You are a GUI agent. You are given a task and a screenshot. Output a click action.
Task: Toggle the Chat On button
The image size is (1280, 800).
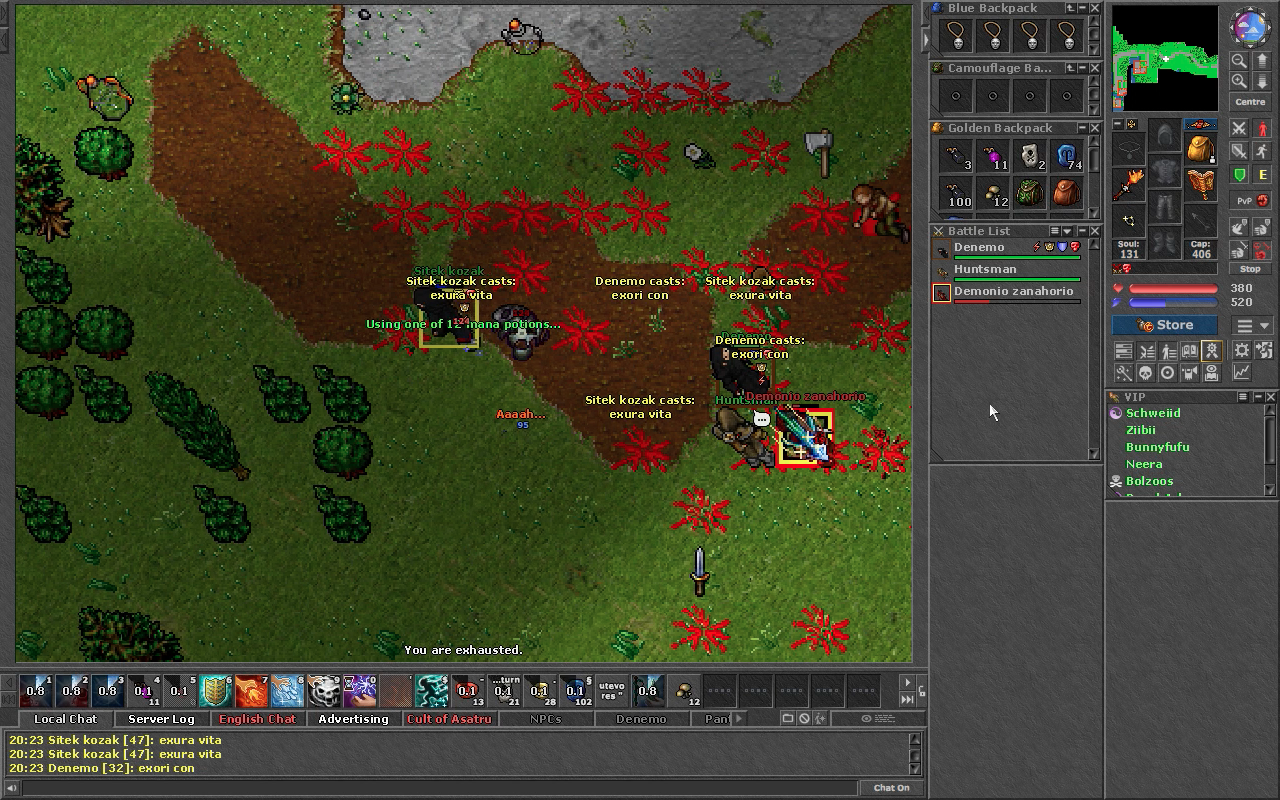click(x=891, y=788)
